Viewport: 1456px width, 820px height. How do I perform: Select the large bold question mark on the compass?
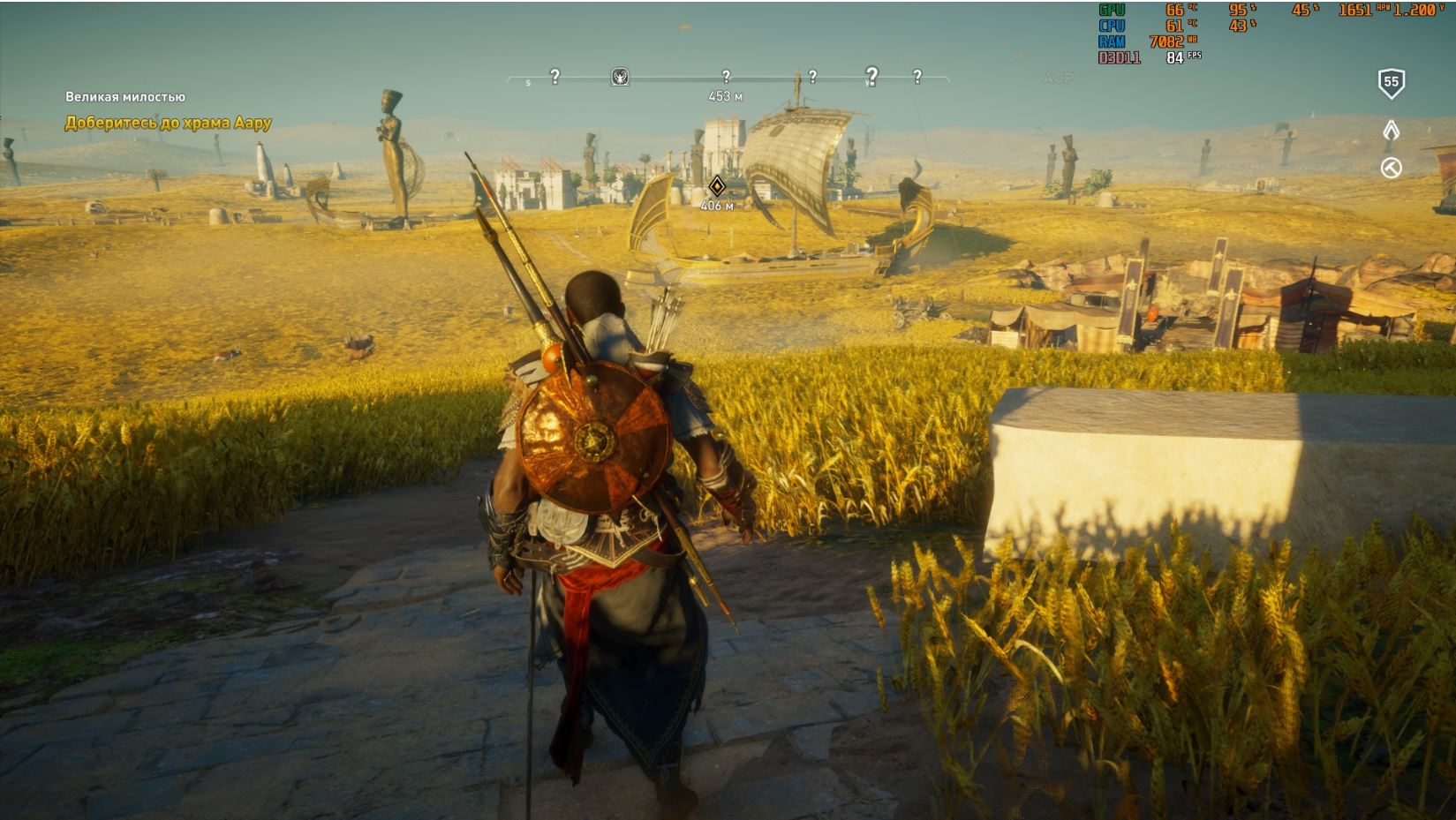click(871, 76)
